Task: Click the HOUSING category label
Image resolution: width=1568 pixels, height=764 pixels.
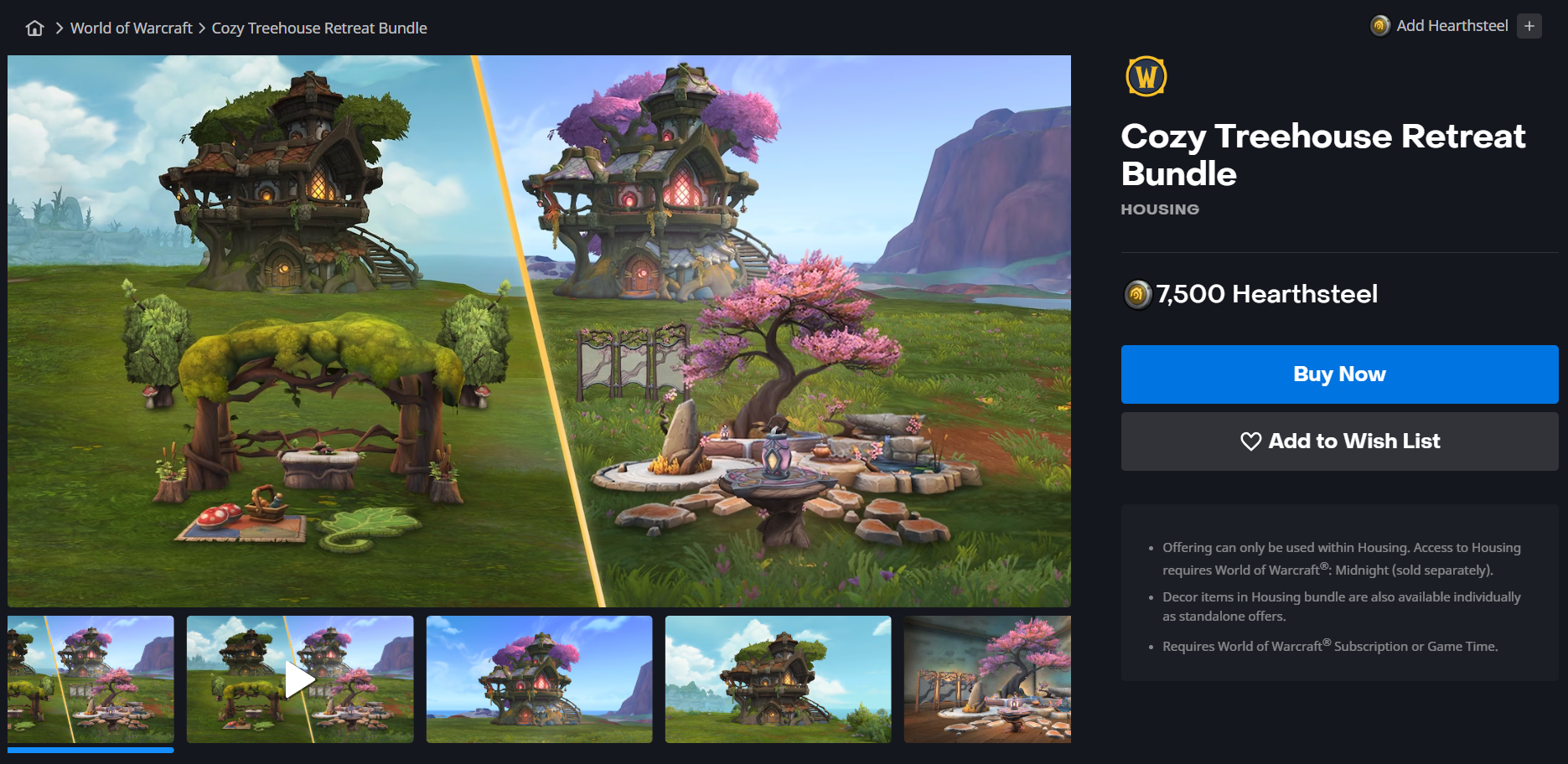Action: pos(1159,209)
